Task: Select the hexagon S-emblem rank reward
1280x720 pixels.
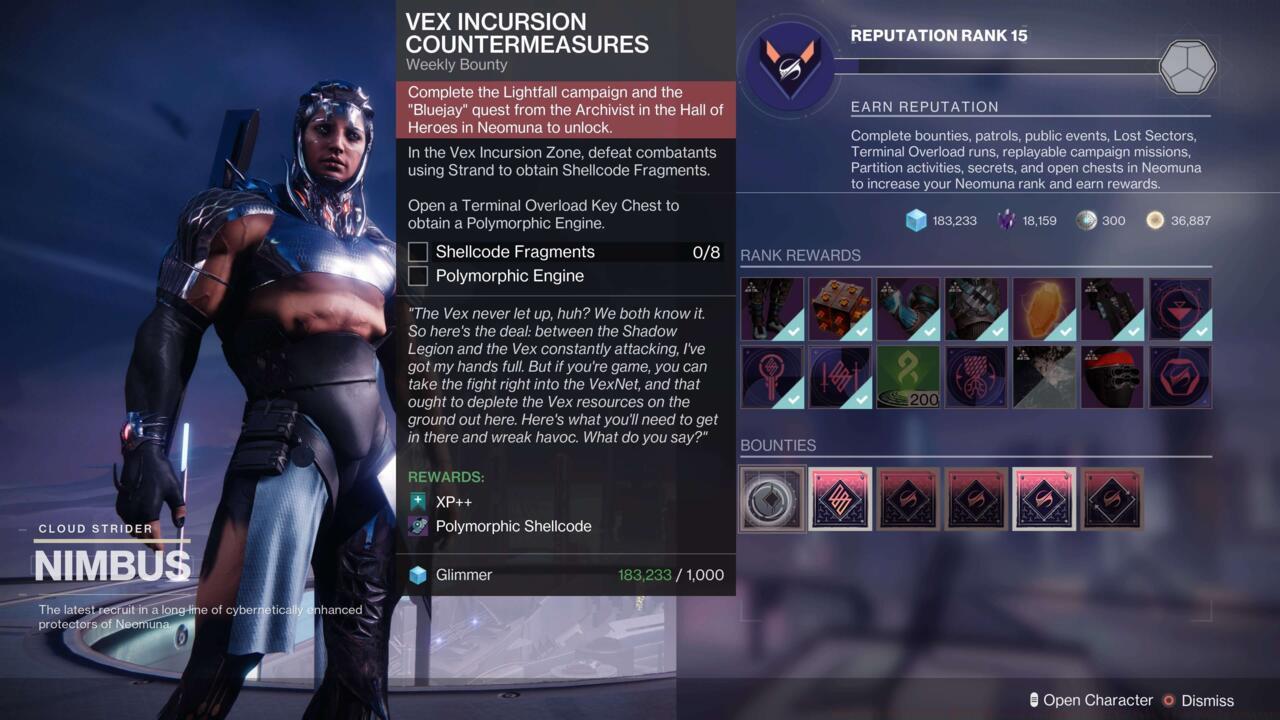Action: (1180, 377)
